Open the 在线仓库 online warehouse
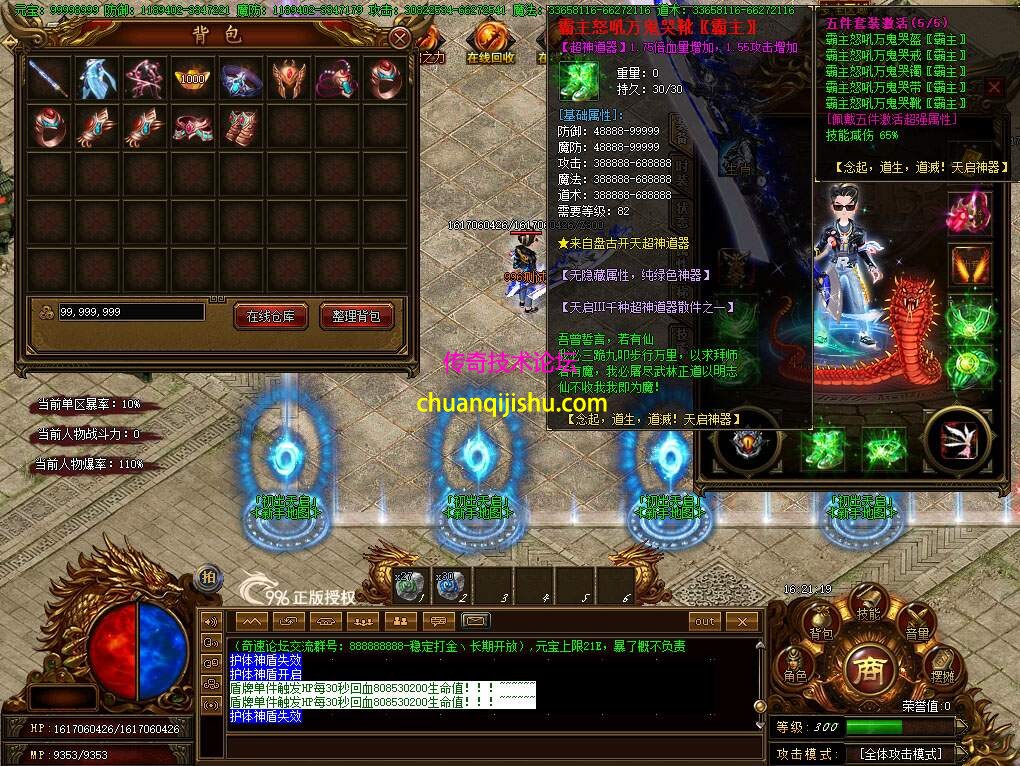 click(x=270, y=316)
